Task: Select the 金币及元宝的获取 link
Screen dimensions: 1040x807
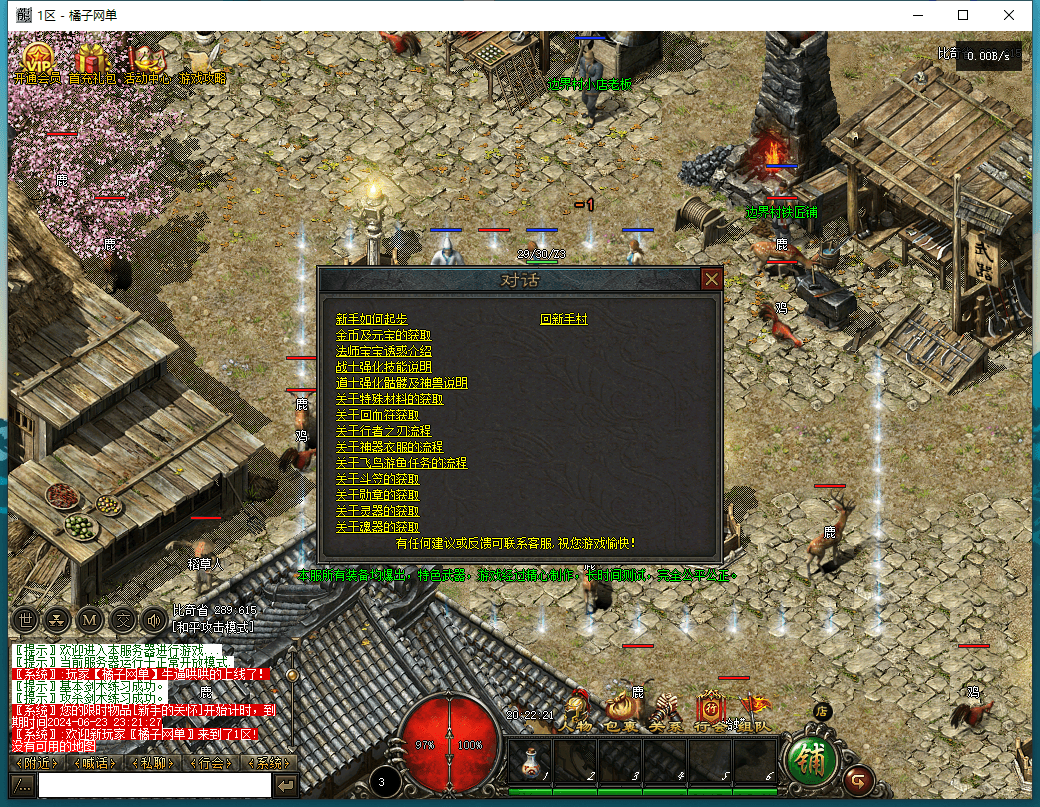Action: [383, 335]
